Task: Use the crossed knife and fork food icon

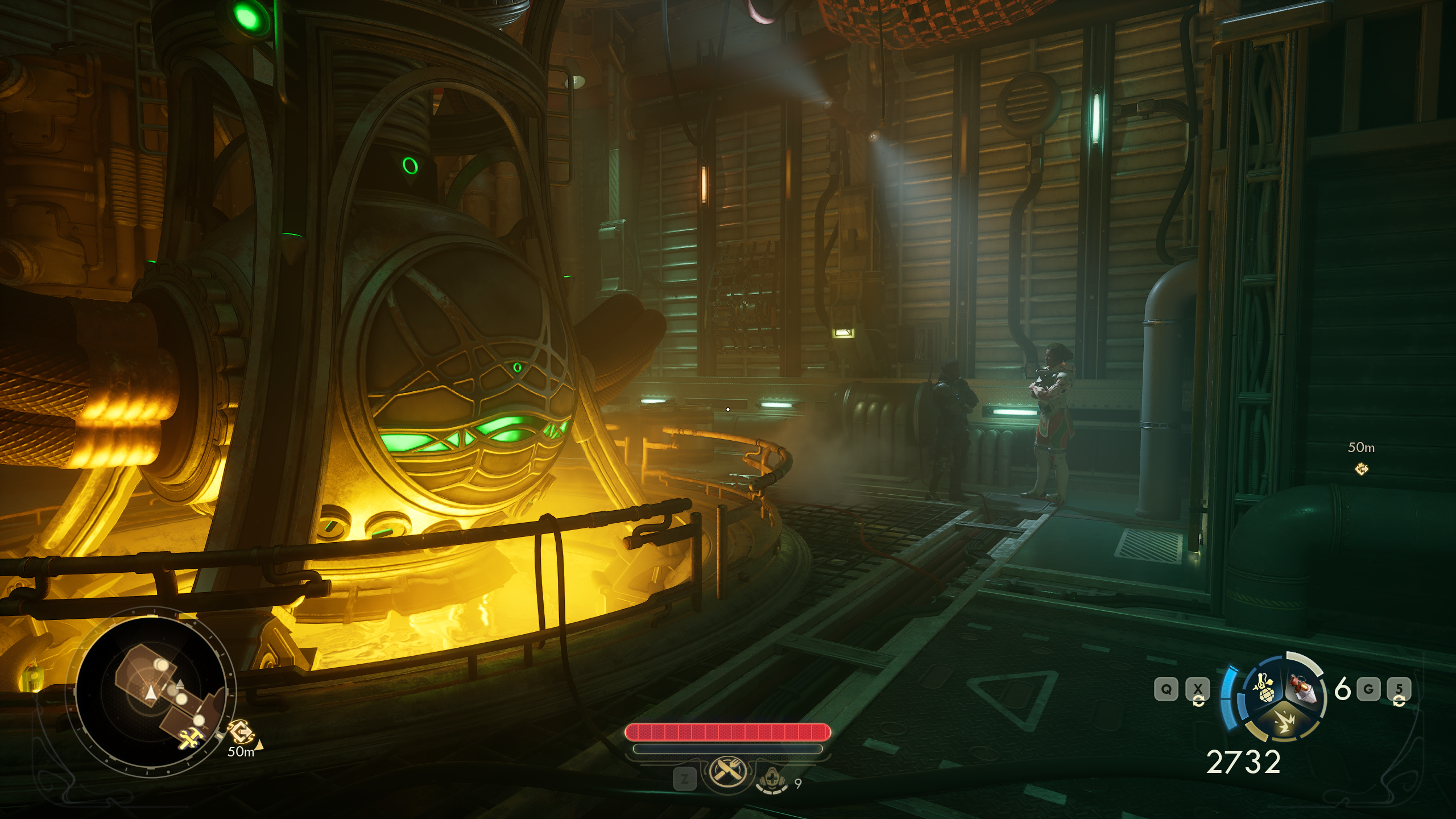Action: pyautogui.click(x=726, y=772)
